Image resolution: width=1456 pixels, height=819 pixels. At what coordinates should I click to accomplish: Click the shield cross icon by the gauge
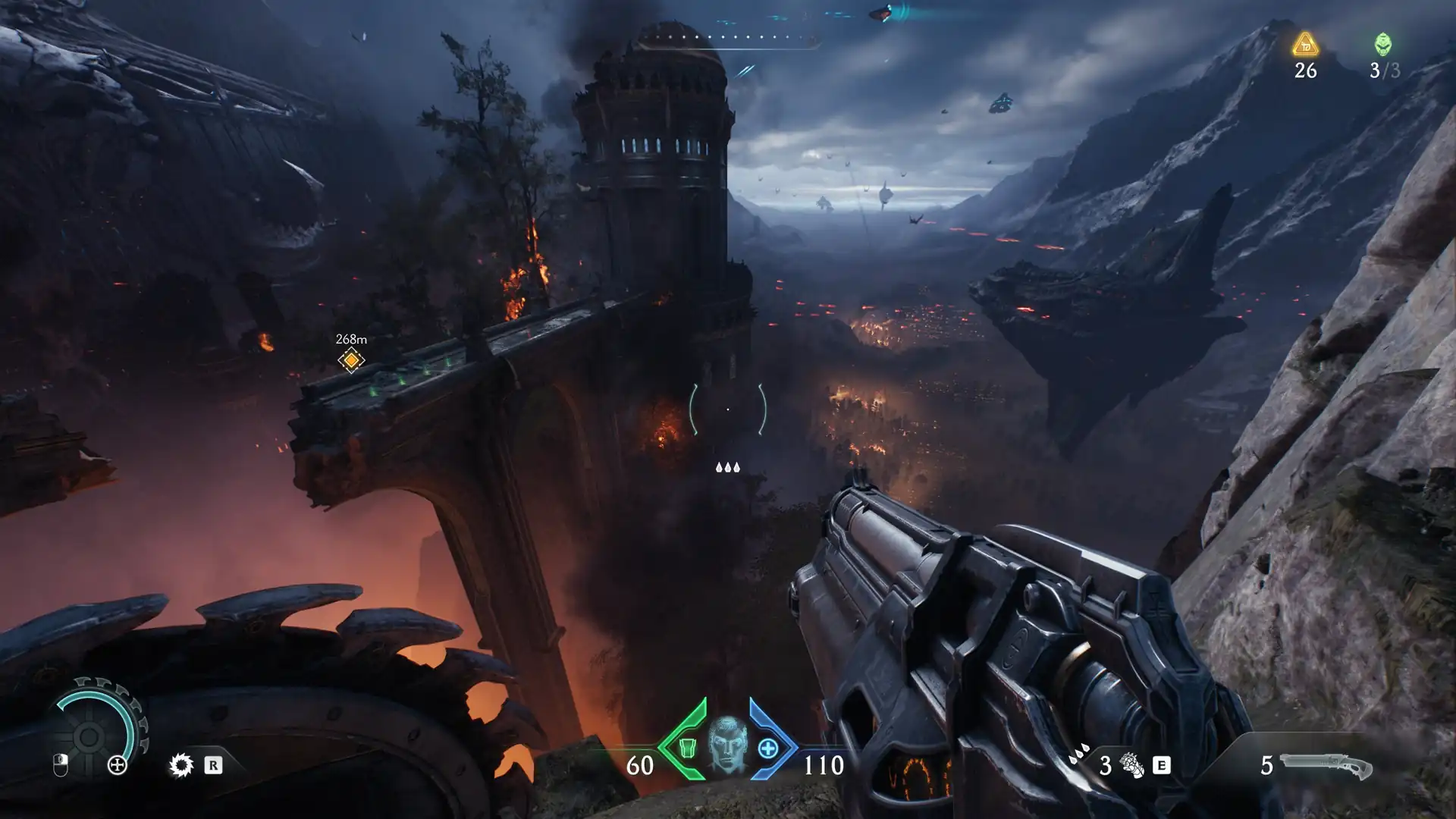click(117, 765)
